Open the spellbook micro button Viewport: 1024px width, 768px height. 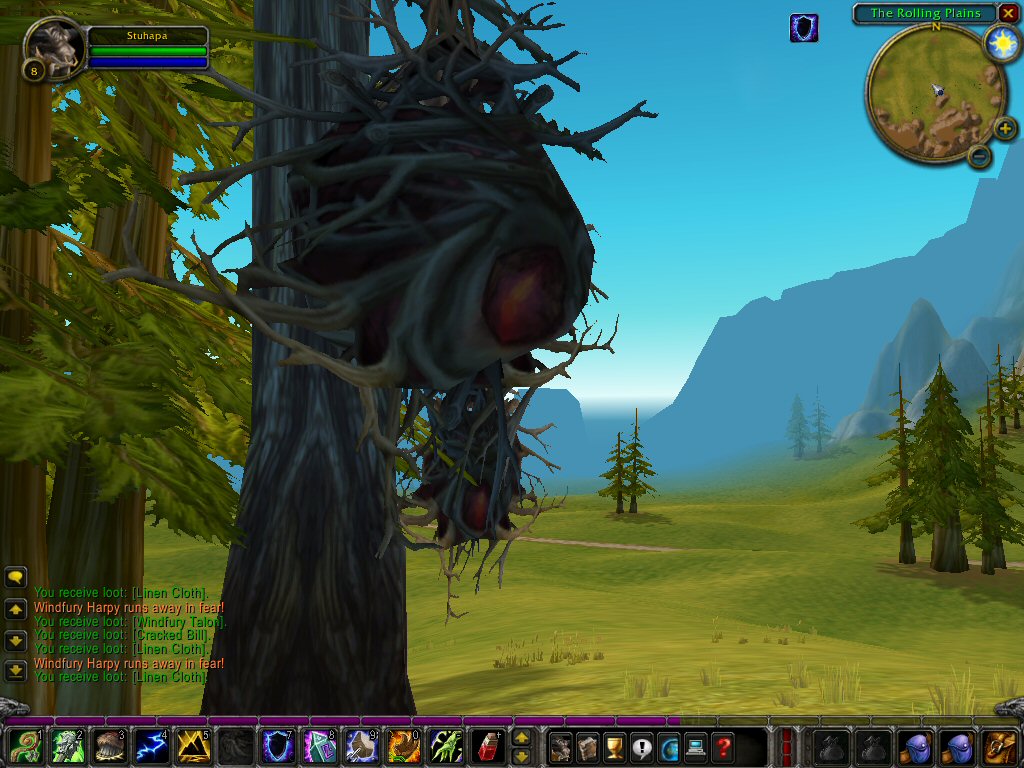click(x=589, y=747)
